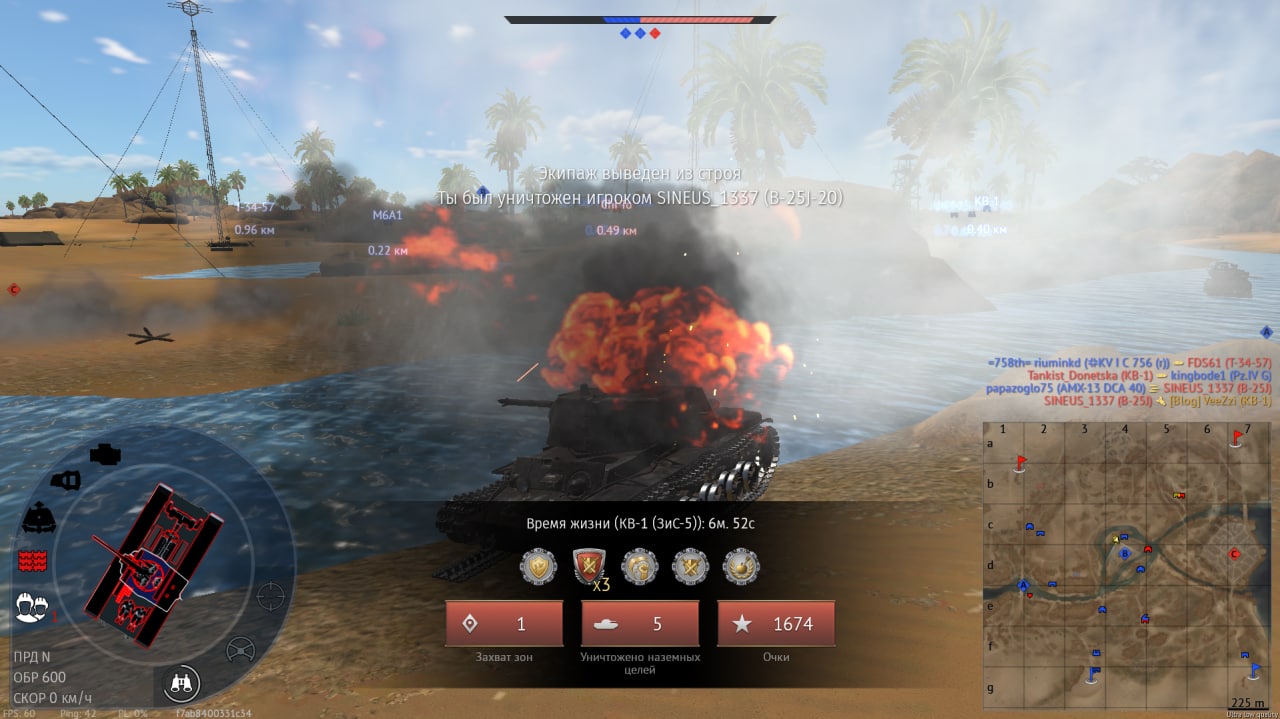Select capture point B marker on minimap
1280x719 pixels.
[1124, 553]
